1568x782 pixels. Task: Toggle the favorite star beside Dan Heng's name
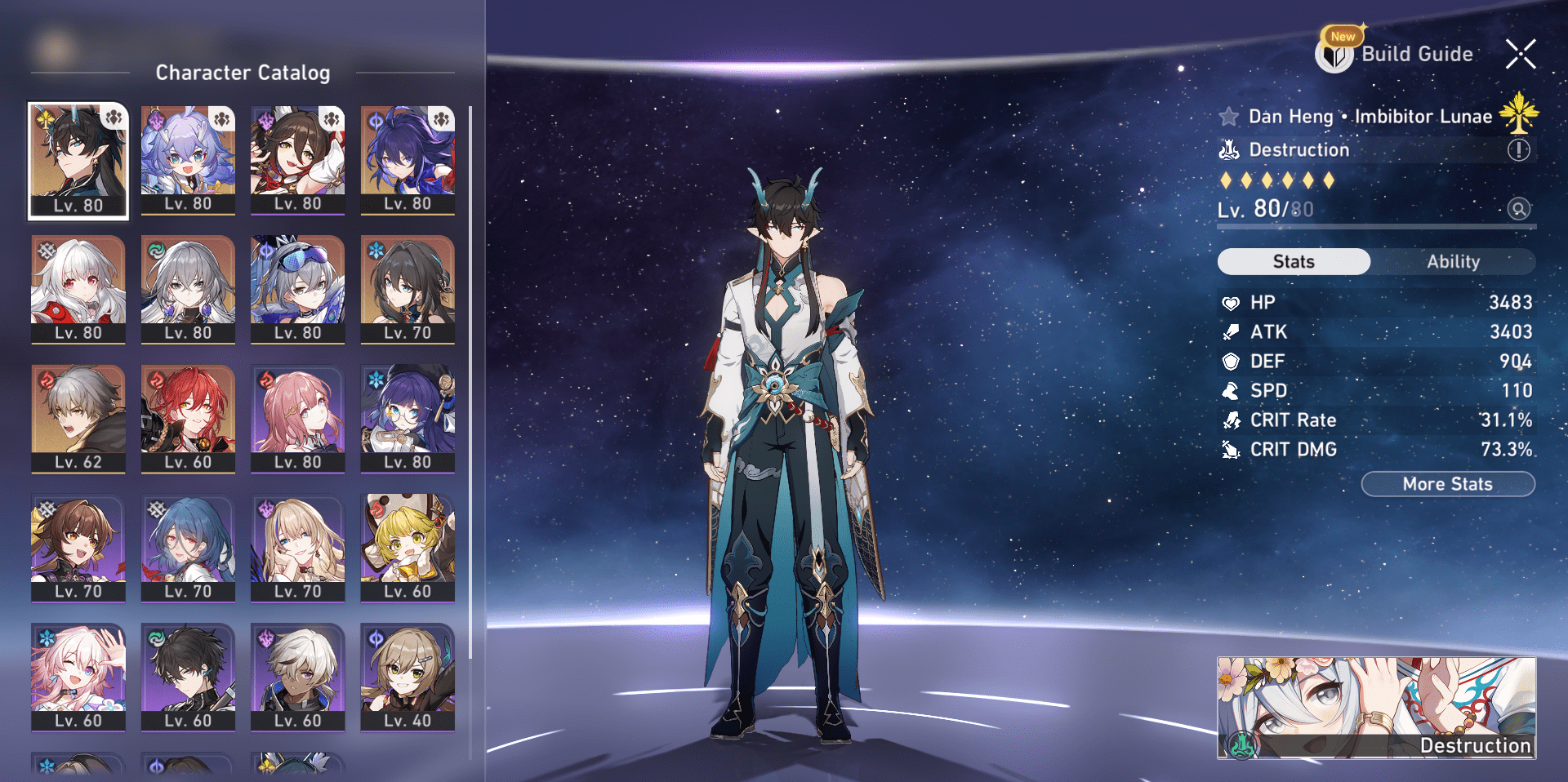[1229, 117]
